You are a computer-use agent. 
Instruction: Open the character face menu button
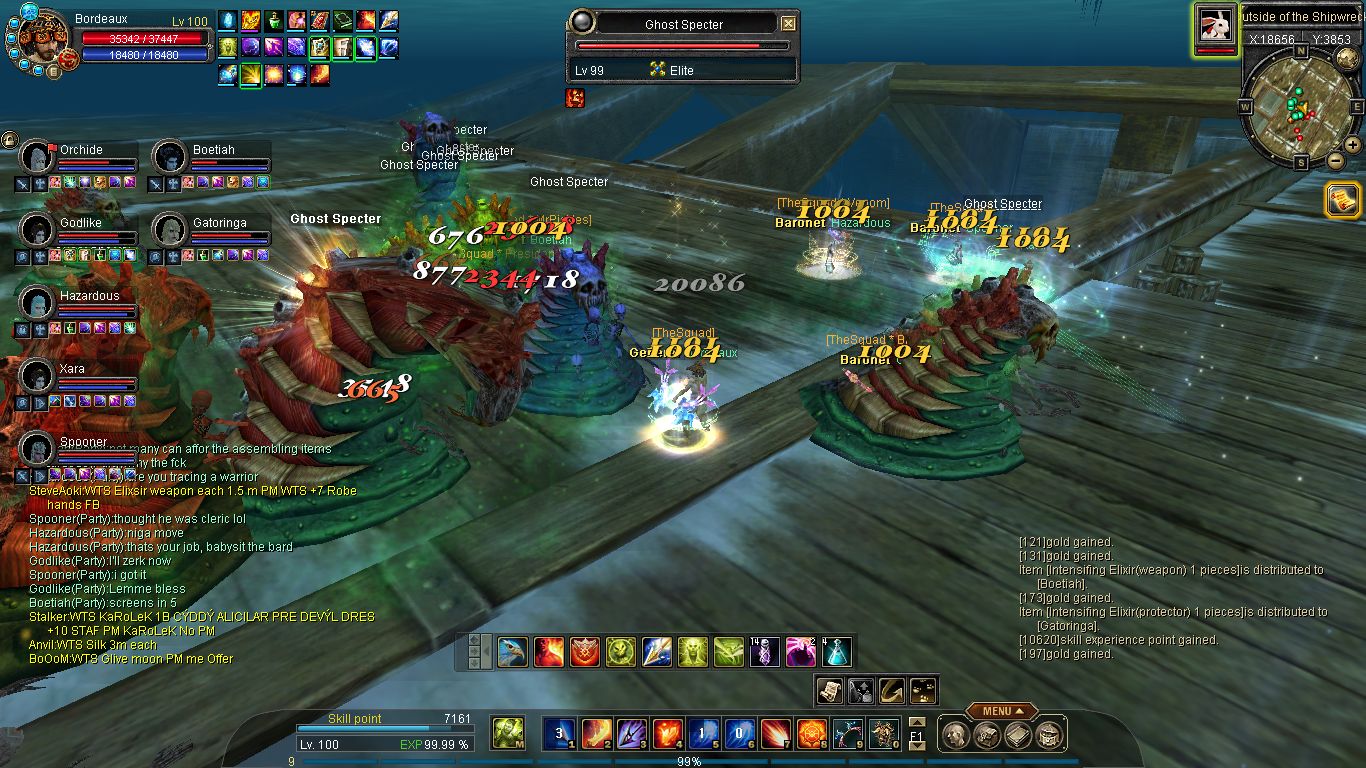(955, 736)
